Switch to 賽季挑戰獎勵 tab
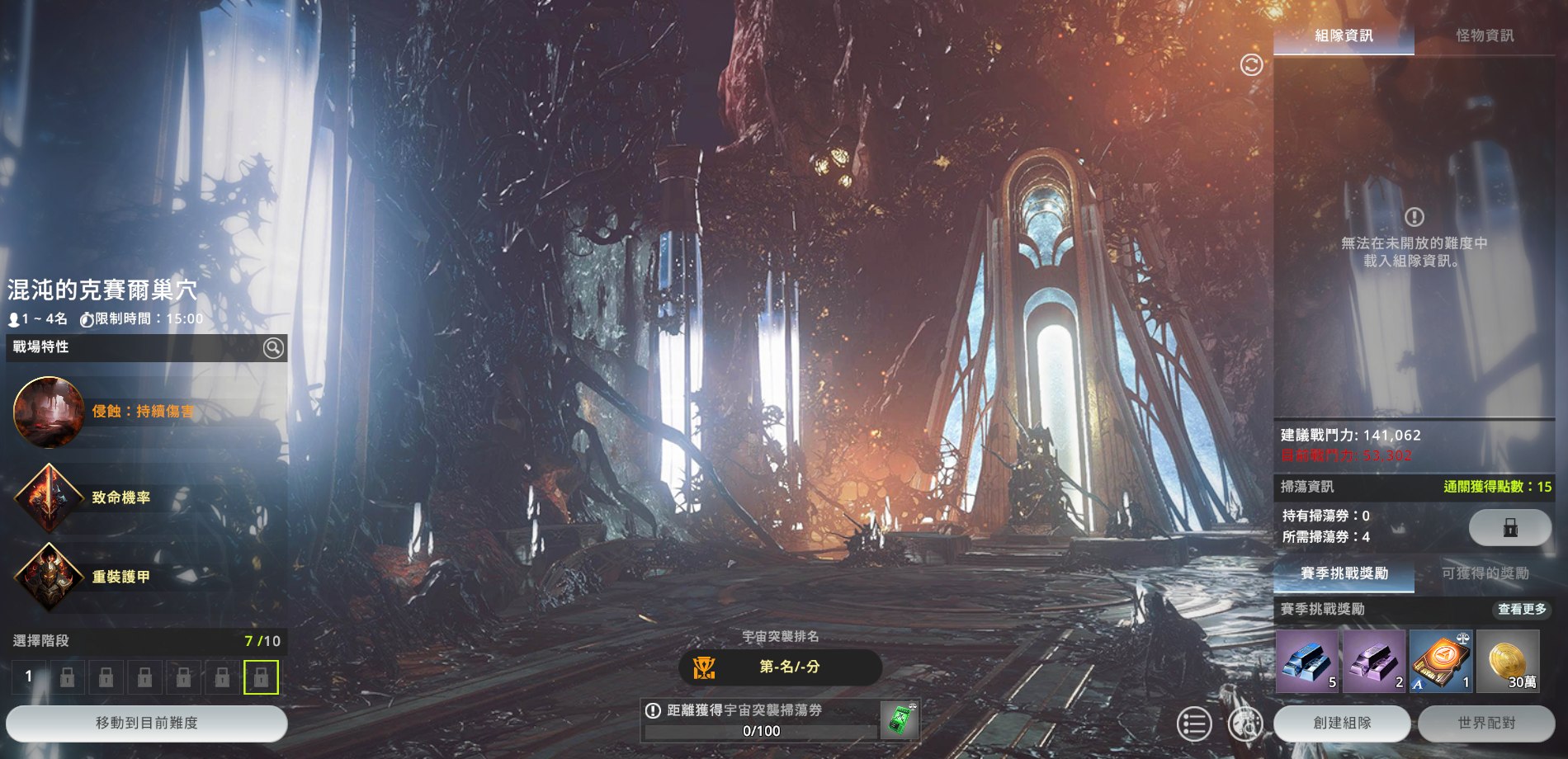The height and width of the screenshot is (759, 1568). click(1344, 573)
